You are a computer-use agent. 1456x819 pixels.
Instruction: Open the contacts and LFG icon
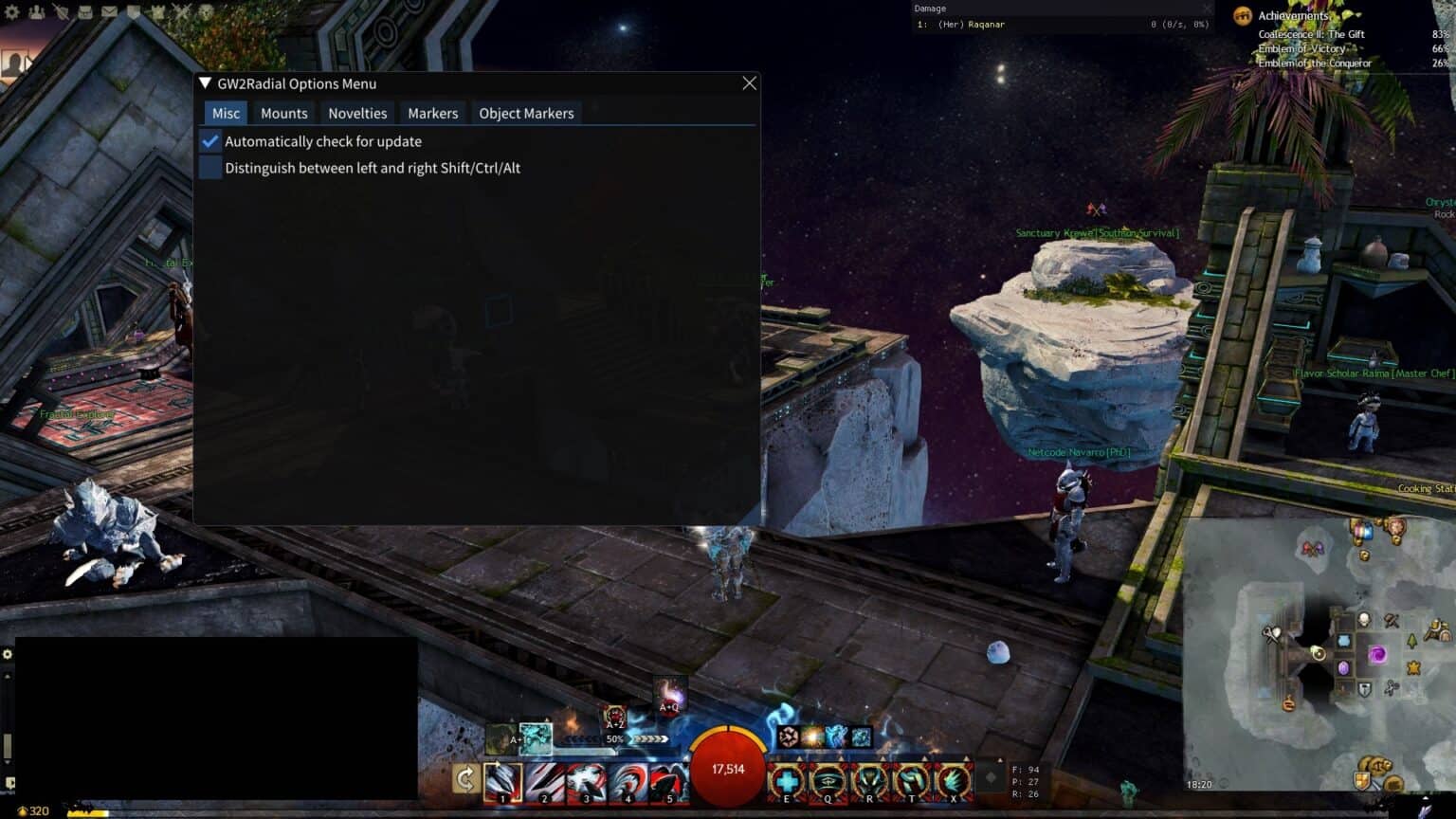(37, 12)
